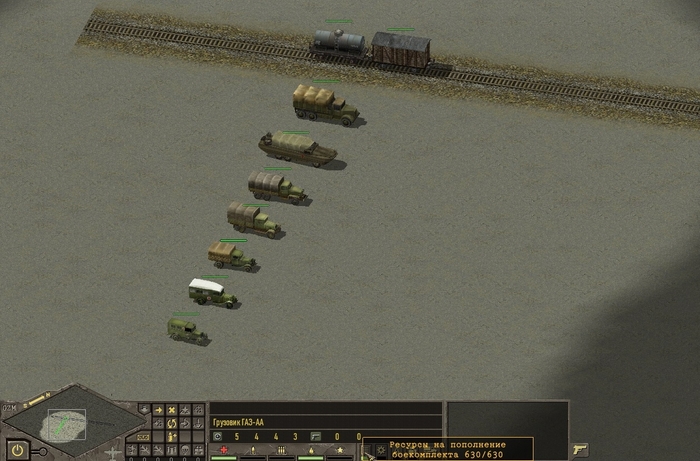700x461 pixels.
Task: Choose the yellow ammo shell resupply command
Action: [x=172, y=435]
